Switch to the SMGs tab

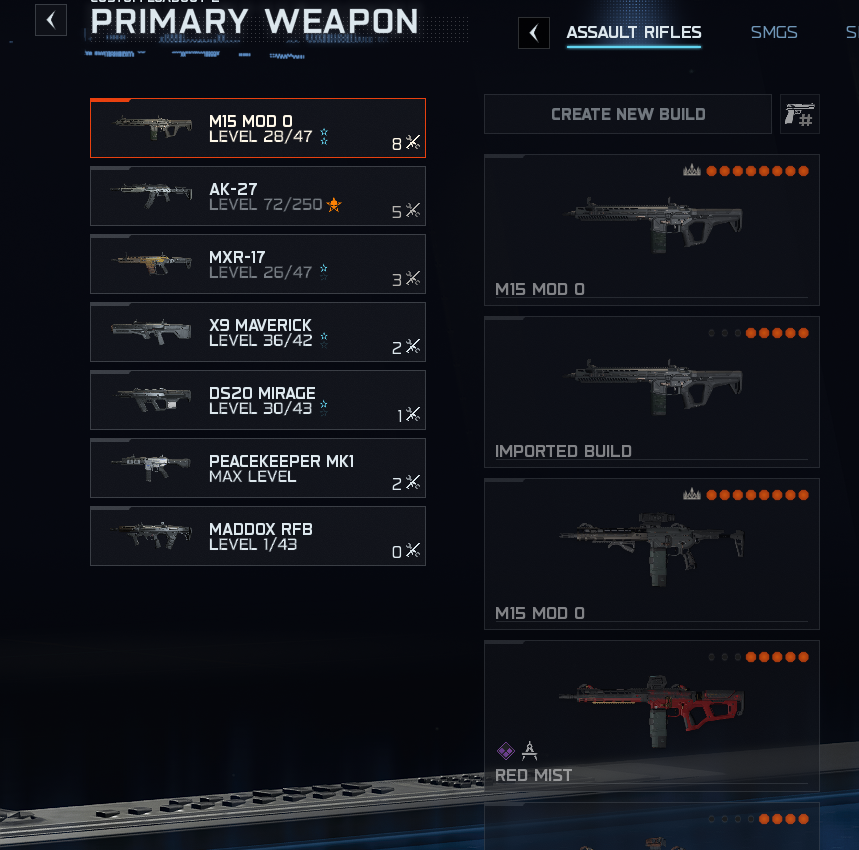pos(774,32)
